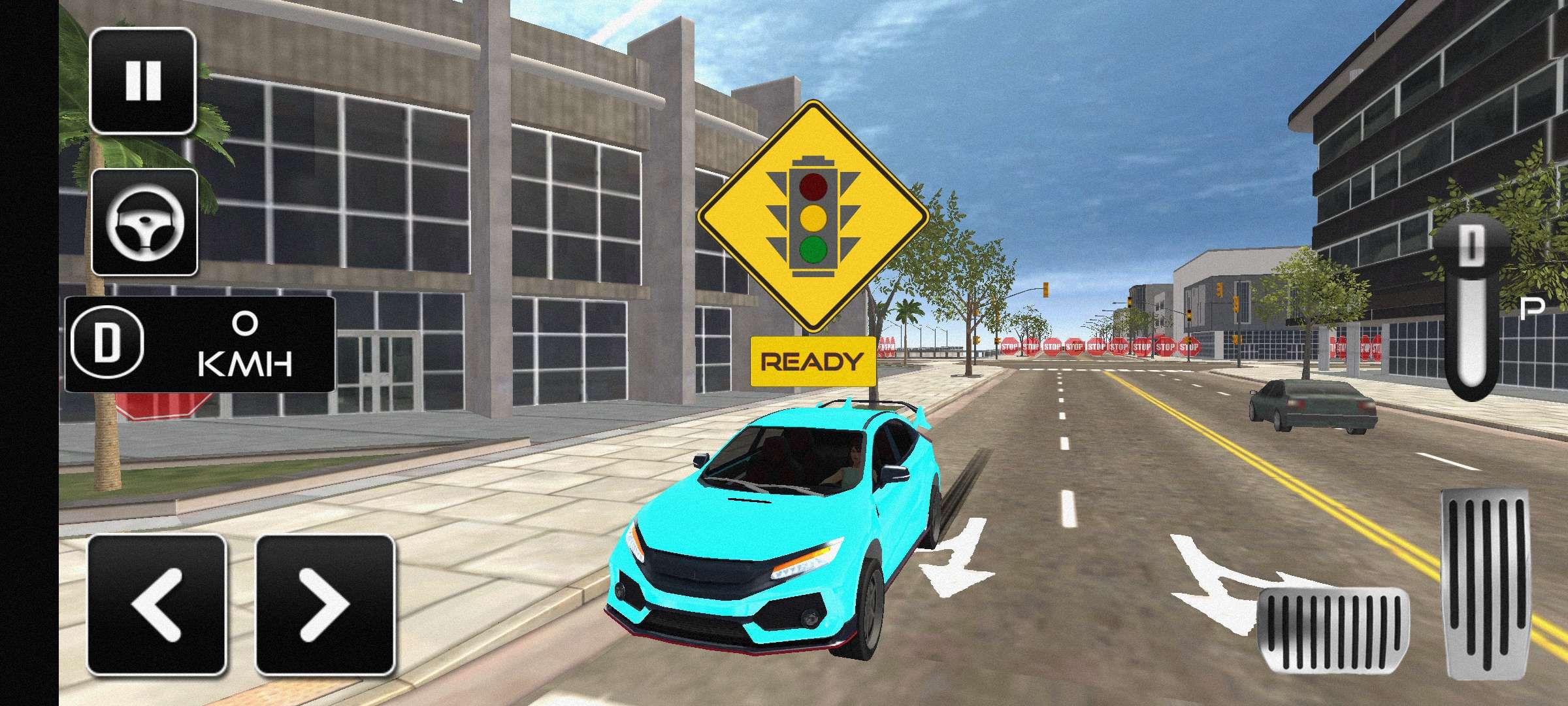Steer right with the right arrow button

325,605
